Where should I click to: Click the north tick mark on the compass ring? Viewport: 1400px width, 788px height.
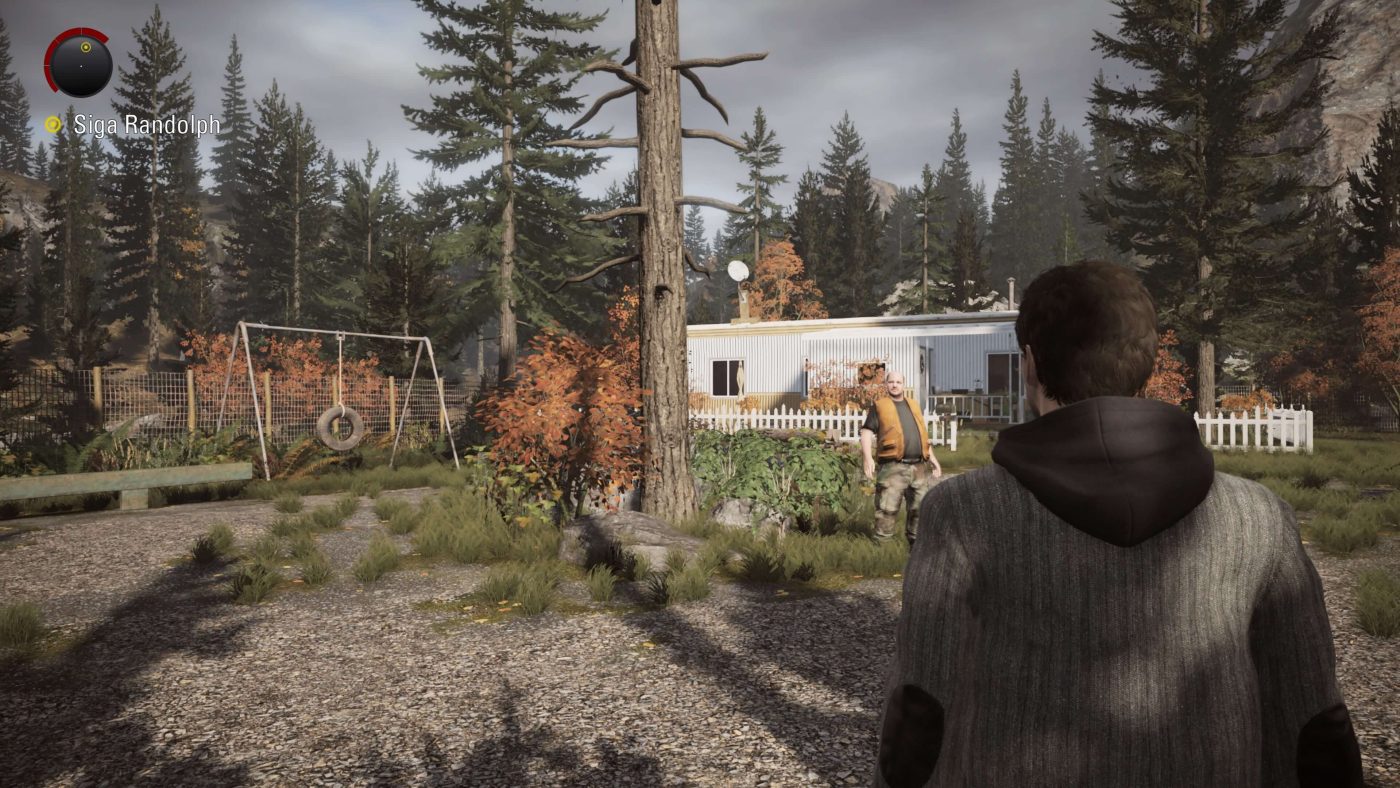pyautogui.click(x=82, y=28)
